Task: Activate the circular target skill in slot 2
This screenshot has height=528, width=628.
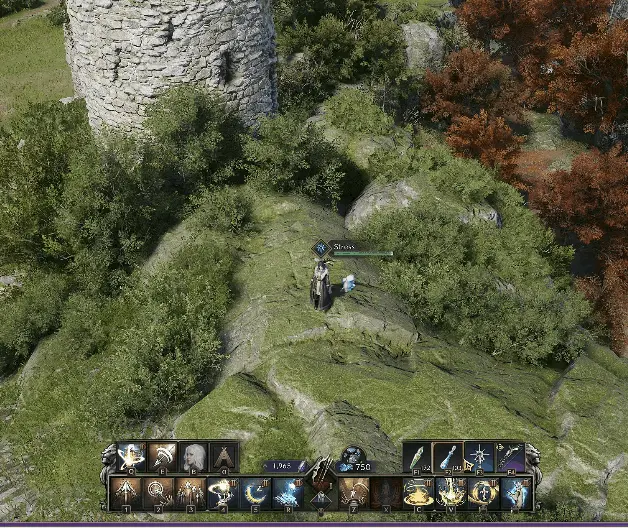Action: (157, 492)
